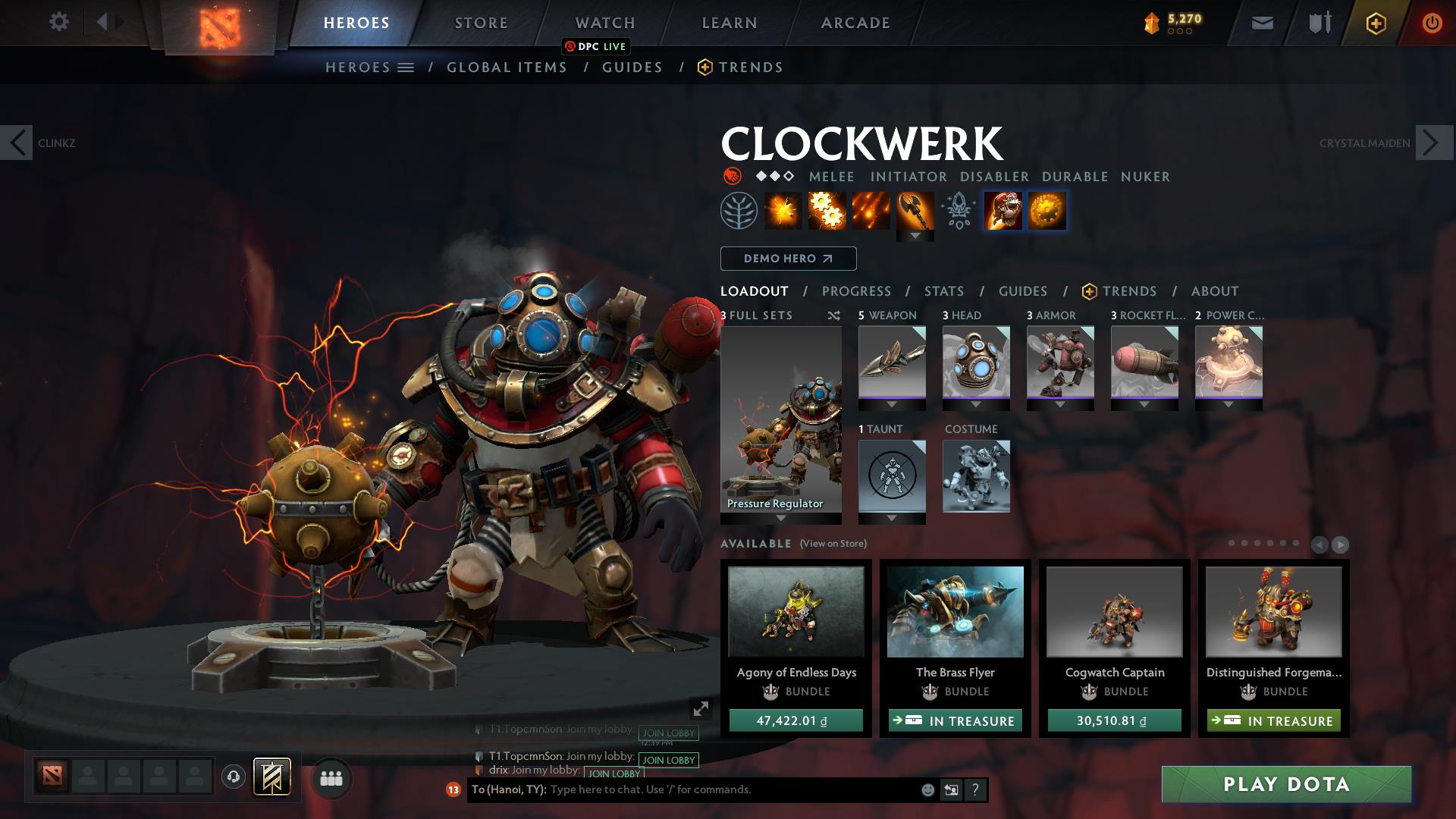The image size is (1456, 819).
Task: Expand the Weapon item slot dropdown arrow
Action: (x=892, y=405)
